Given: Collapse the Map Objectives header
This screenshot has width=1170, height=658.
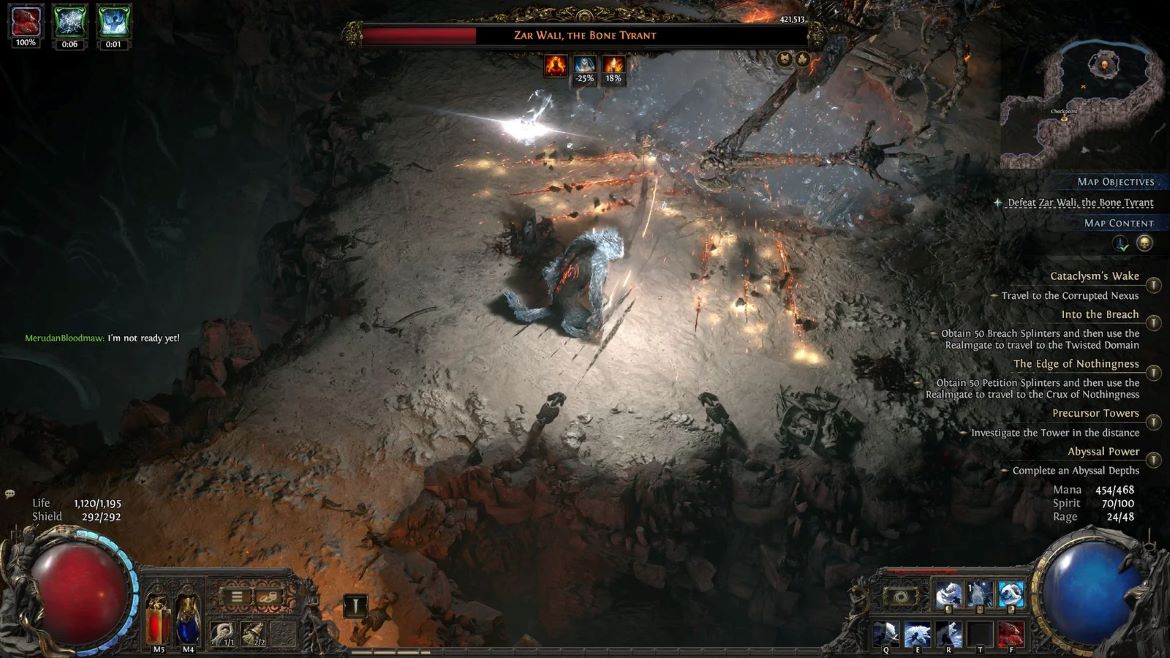Looking at the screenshot, I should (1115, 182).
